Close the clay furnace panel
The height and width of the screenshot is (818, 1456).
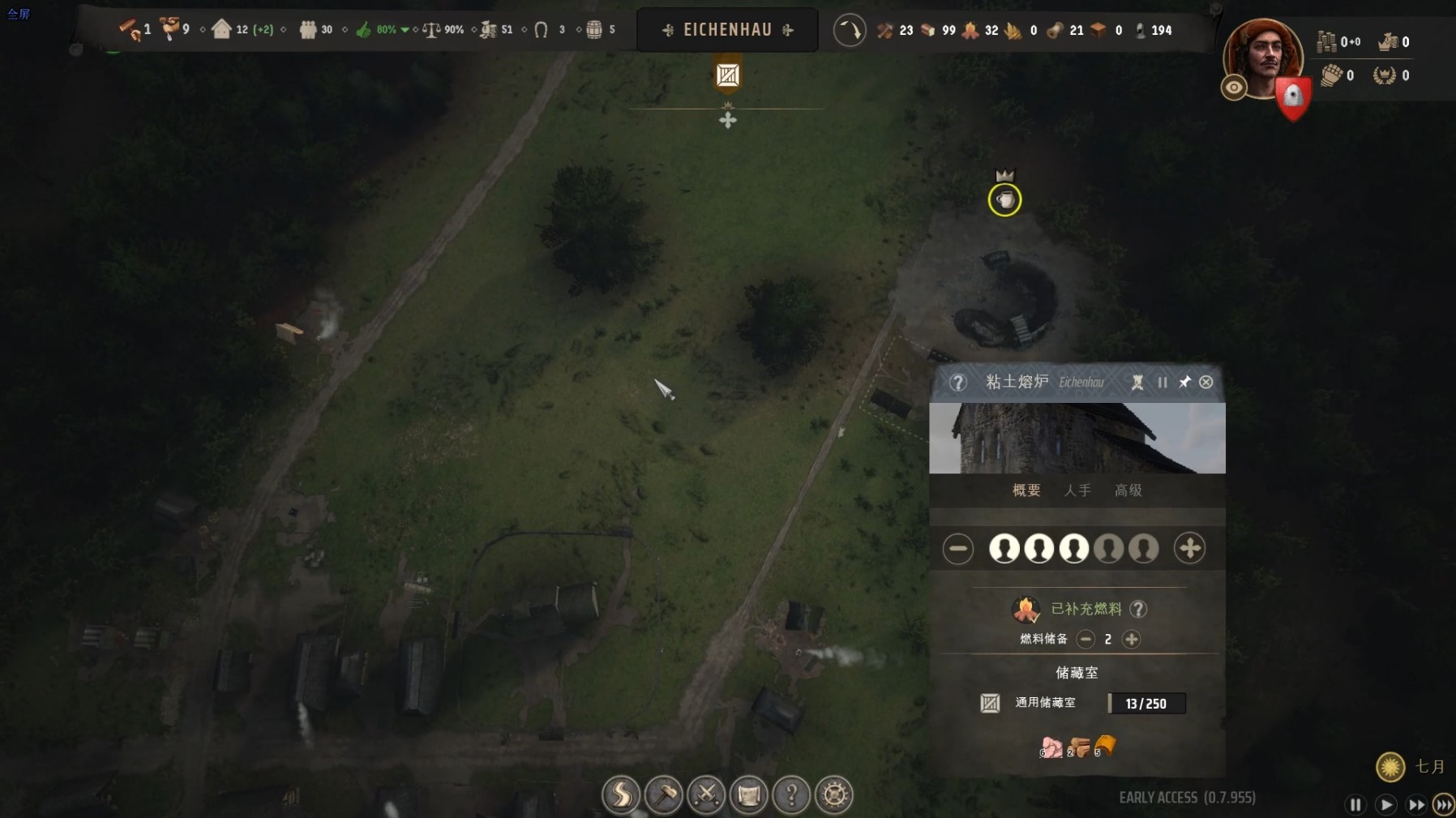pos(1206,382)
